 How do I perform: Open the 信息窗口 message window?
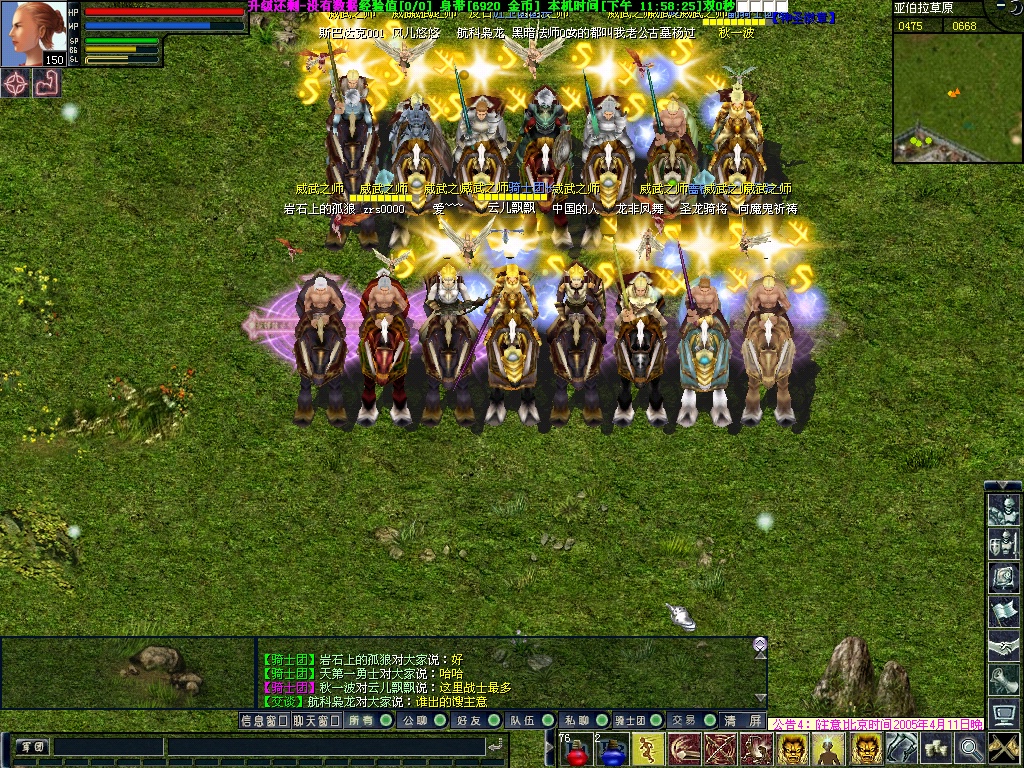point(264,720)
